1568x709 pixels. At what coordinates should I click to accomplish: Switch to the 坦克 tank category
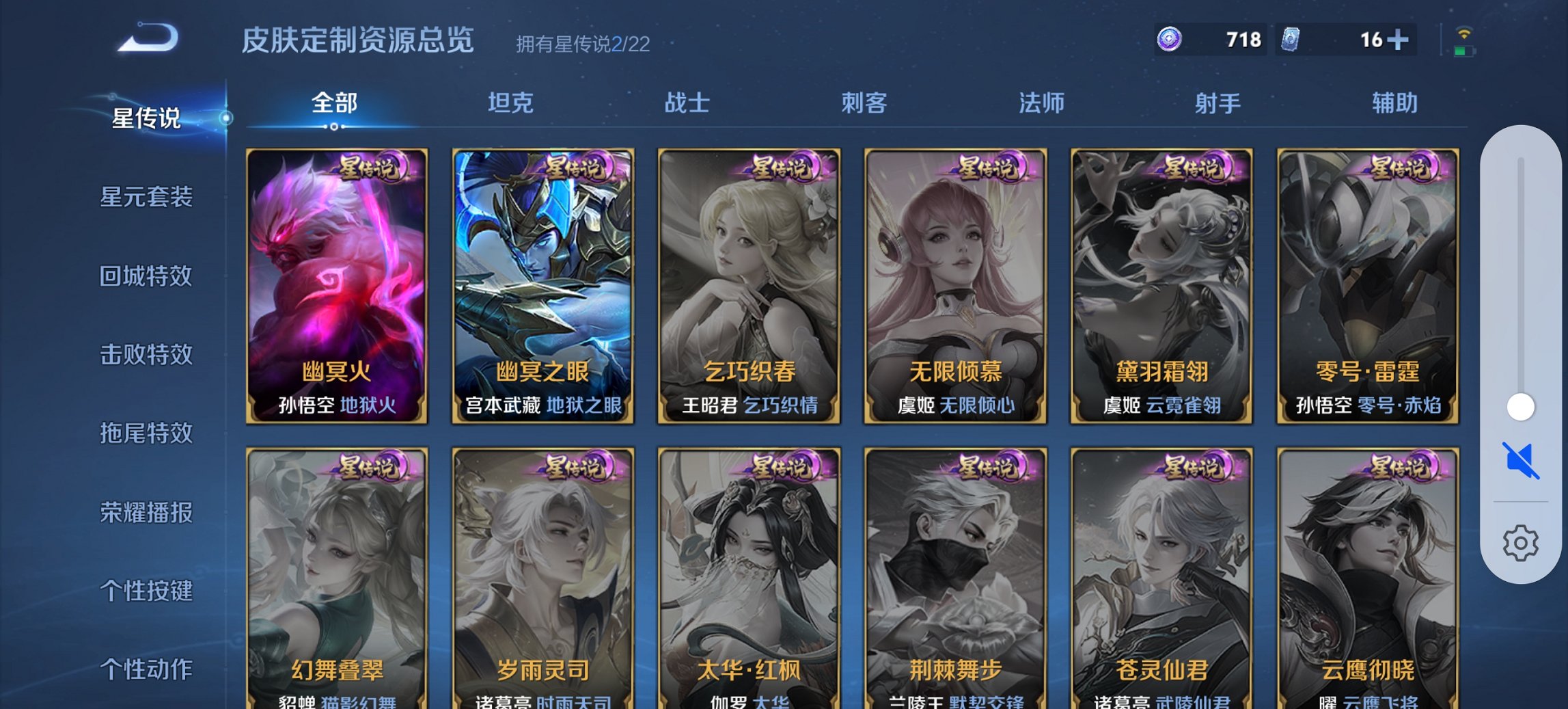511,103
